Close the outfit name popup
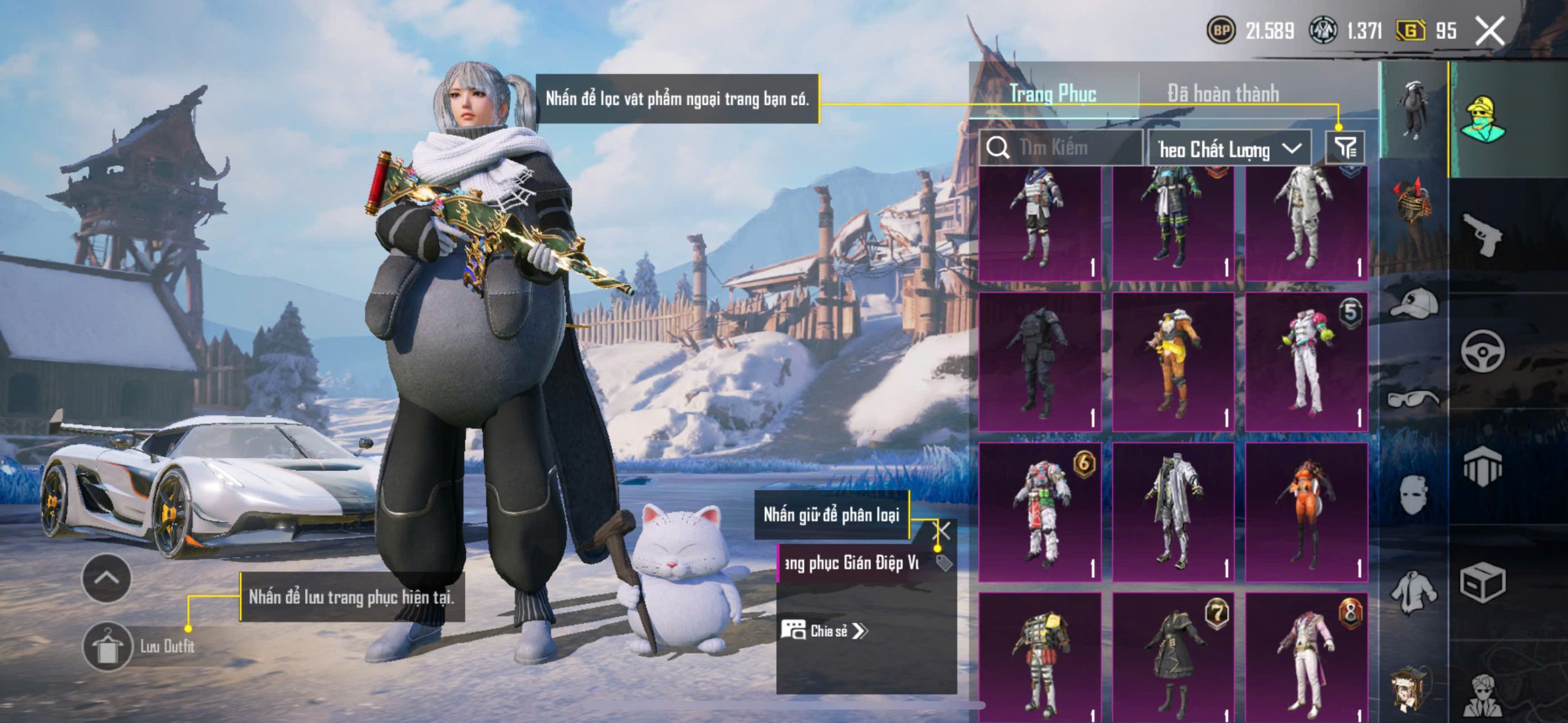 point(941,531)
